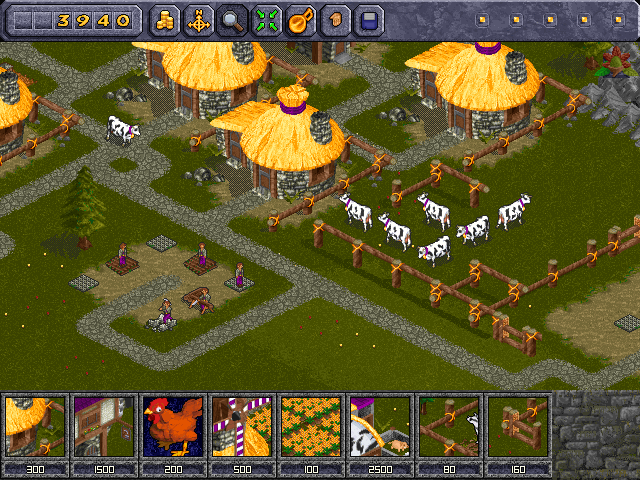Pick the striped-pole building costing 500
640x480 pixels.
pyautogui.click(x=242, y=426)
